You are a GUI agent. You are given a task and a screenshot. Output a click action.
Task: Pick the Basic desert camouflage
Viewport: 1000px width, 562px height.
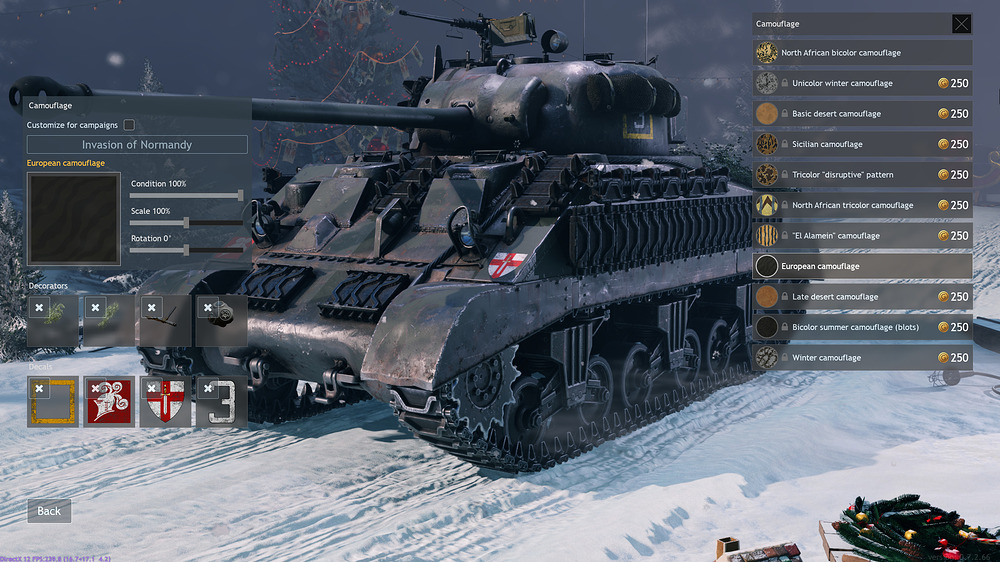click(860, 114)
